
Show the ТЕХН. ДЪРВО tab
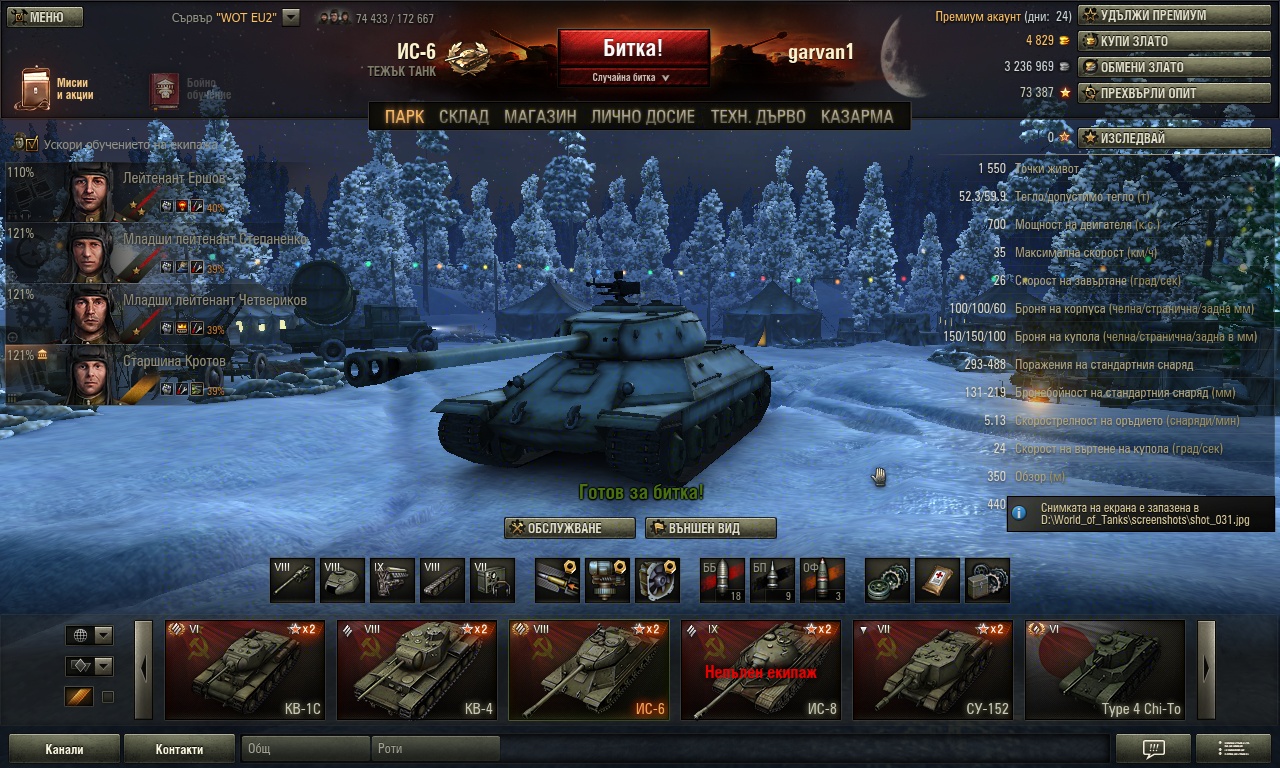click(757, 116)
